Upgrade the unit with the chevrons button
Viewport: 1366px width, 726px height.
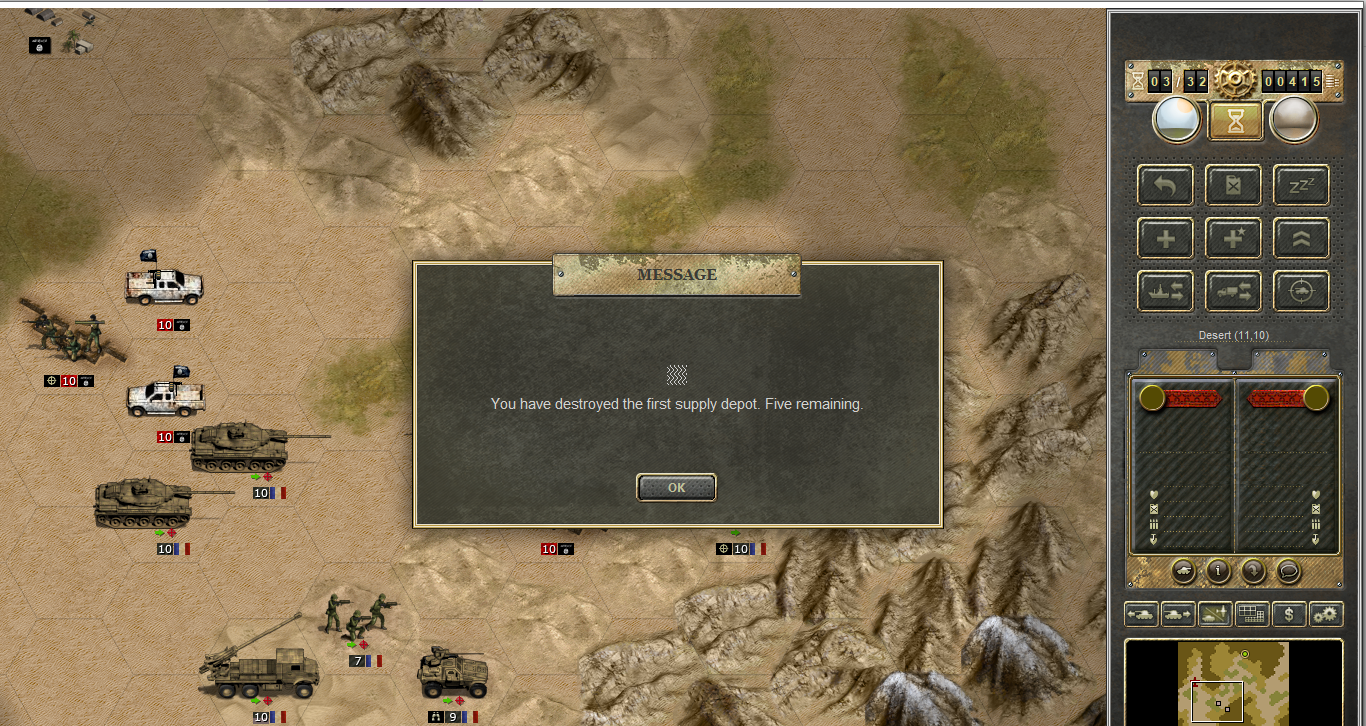pos(1301,238)
